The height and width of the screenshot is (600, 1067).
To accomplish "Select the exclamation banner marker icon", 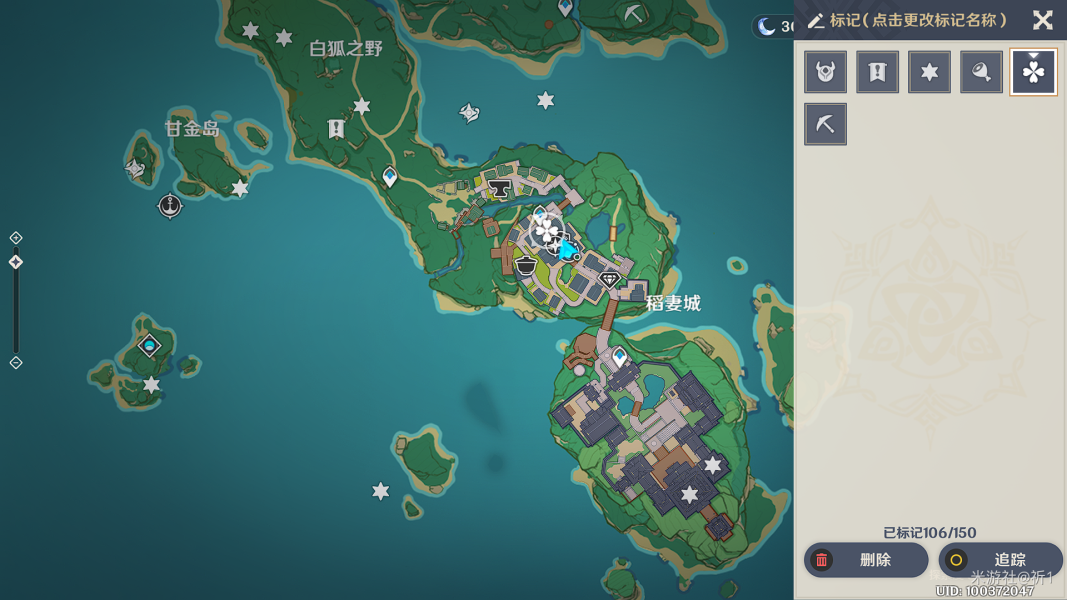I will click(877, 72).
